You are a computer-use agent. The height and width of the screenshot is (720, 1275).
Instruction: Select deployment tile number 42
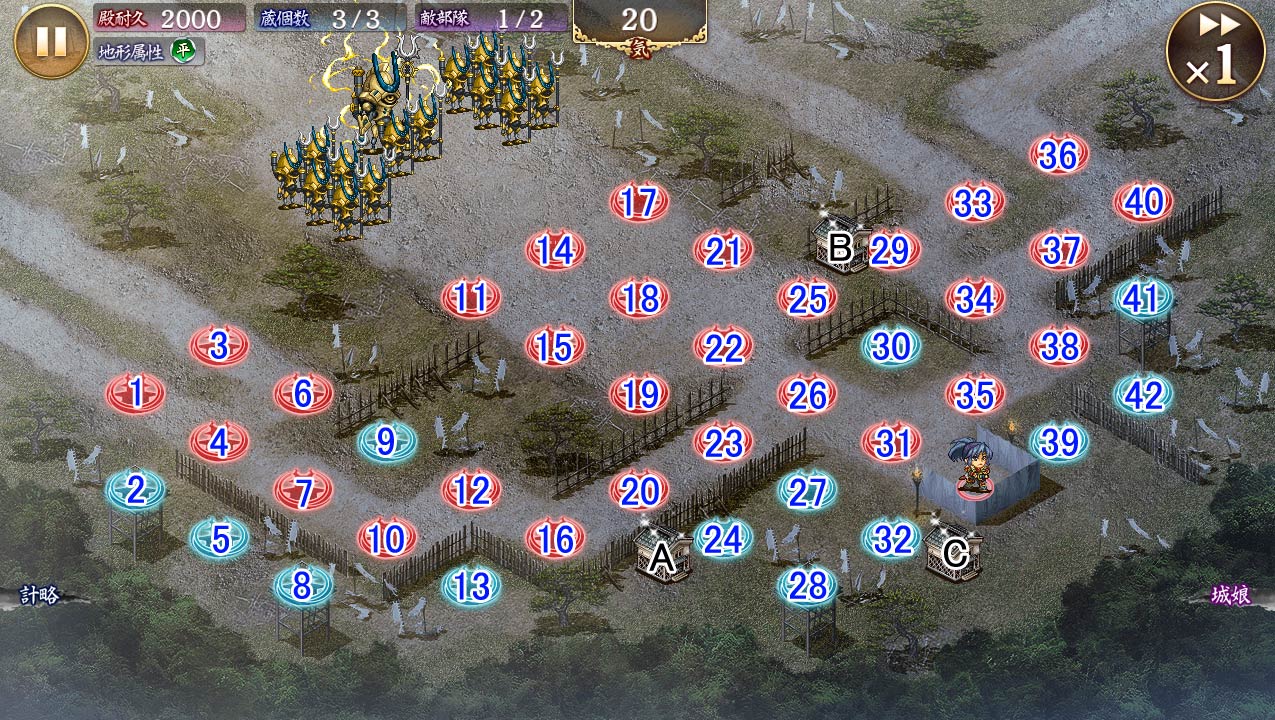coord(1143,395)
